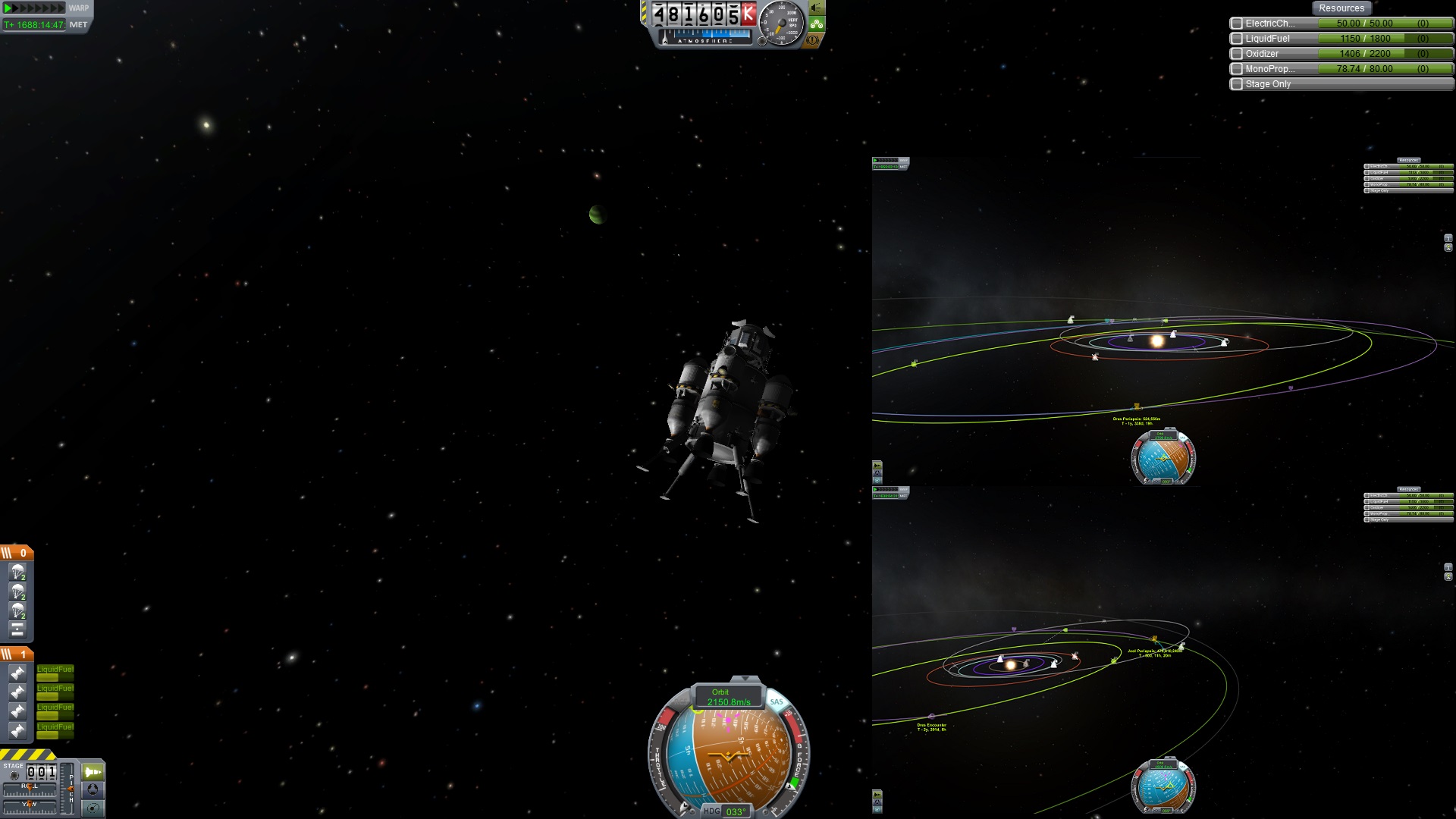Enable the Stage Only checkbox
Image resolution: width=1456 pixels, height=819 pixels.
click(1237, 84)
